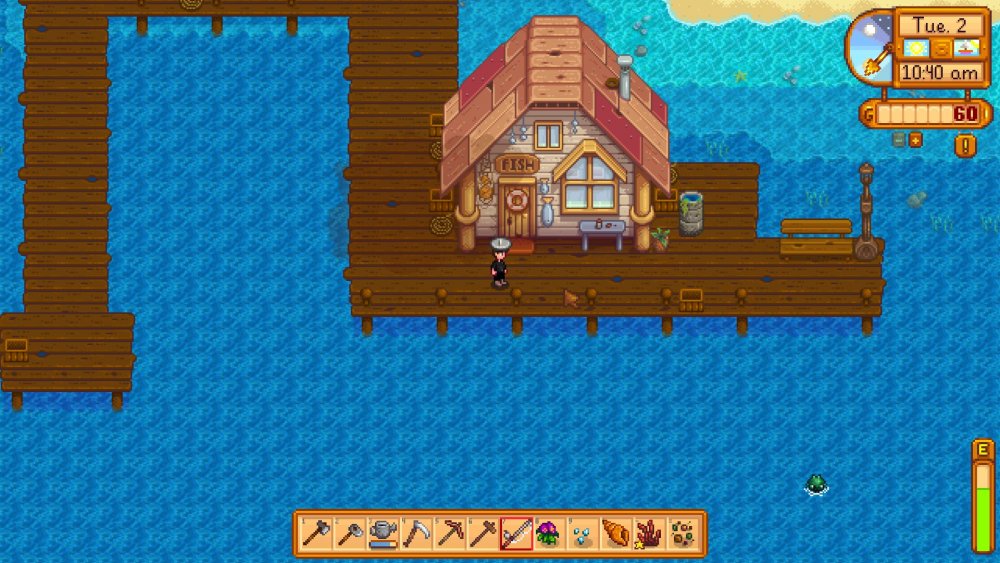Choose the mixed seeds slot
This screenshot has height=563, width=1000.
(684, 534)
